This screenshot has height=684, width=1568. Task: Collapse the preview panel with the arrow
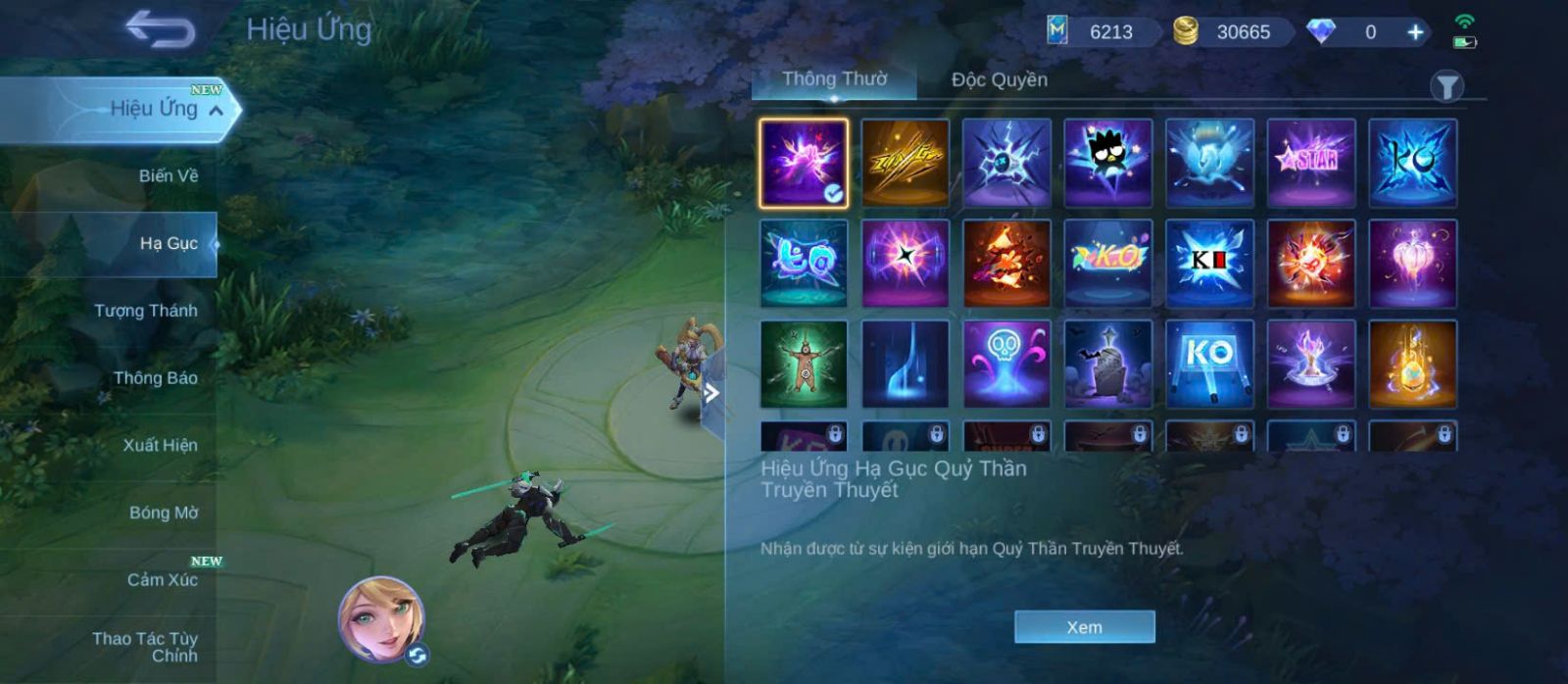pyautogui.click(x=712, y=394)
